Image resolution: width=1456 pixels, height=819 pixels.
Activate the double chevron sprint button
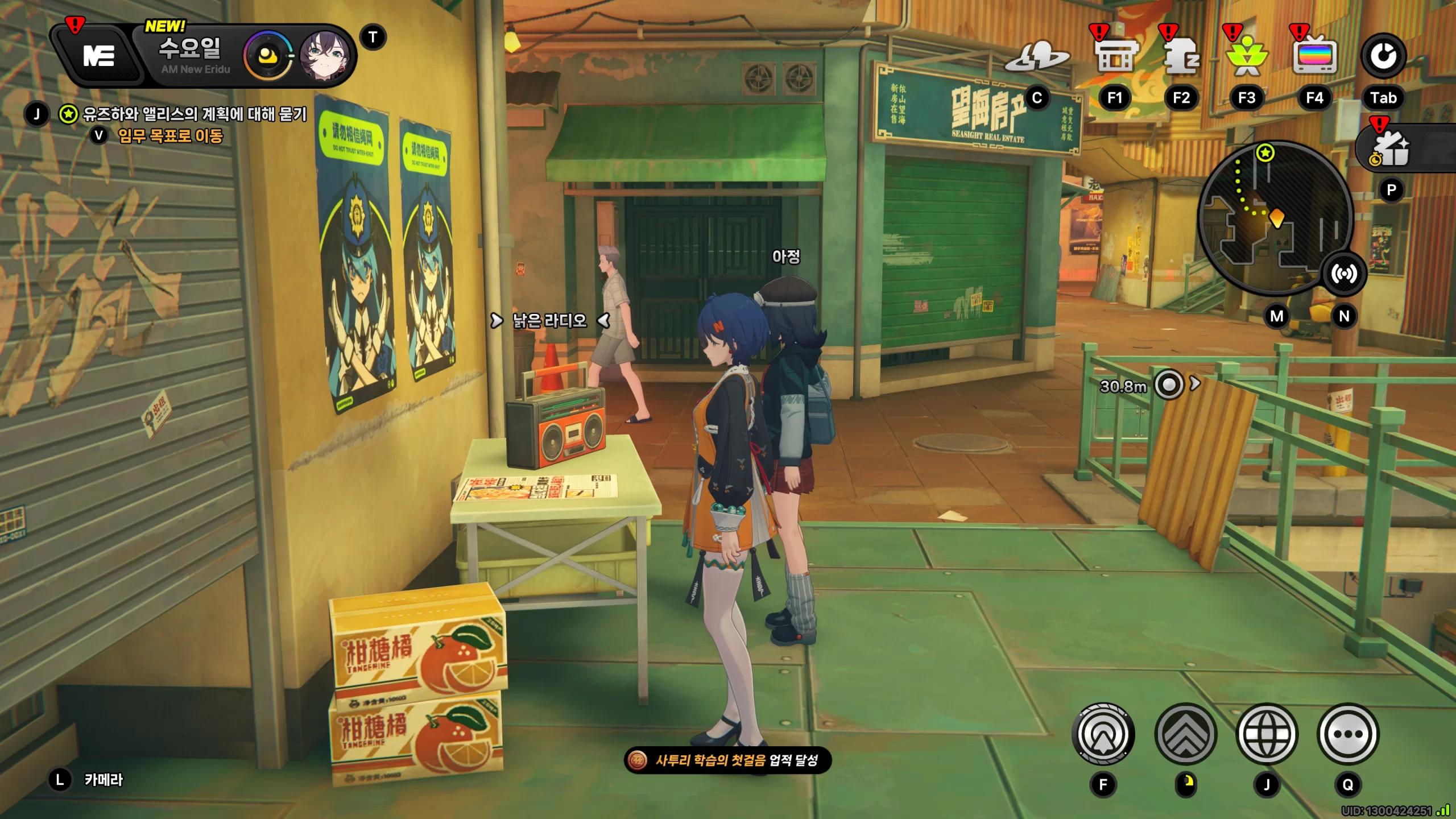pos(1186,734)
